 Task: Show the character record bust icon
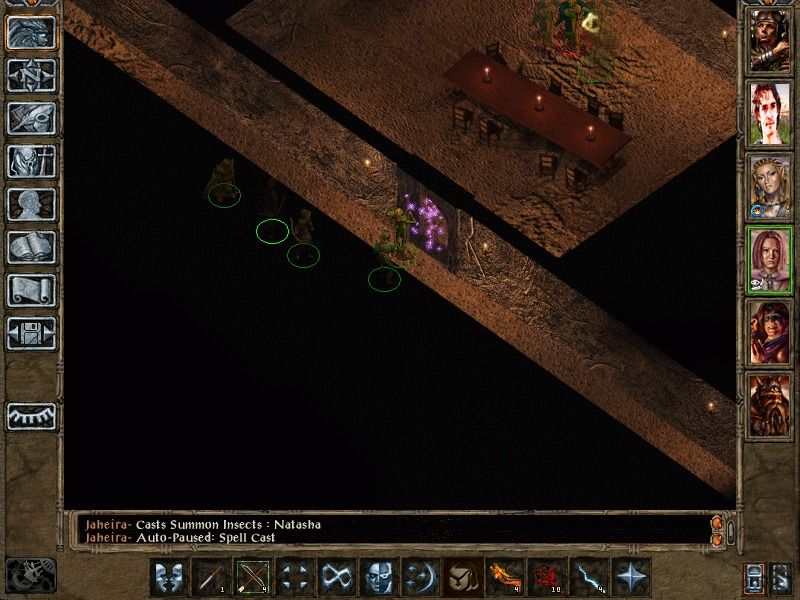[32, 204]
